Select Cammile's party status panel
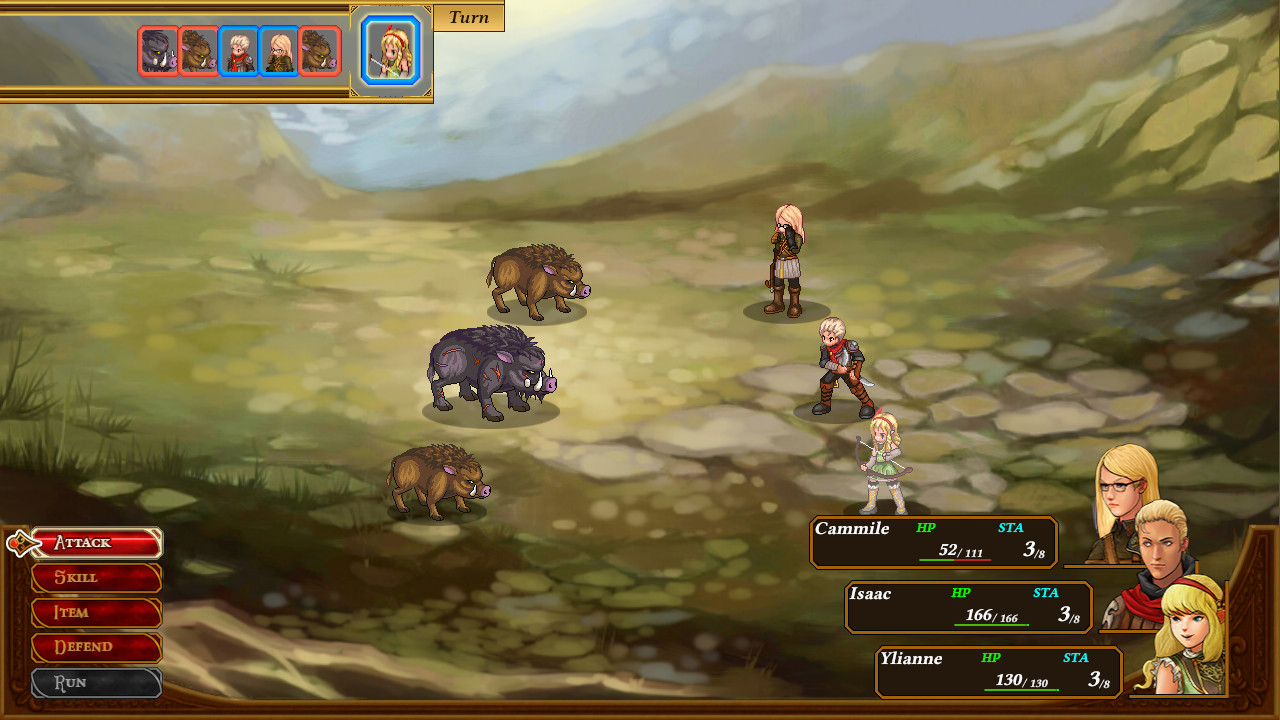The width and height of the screenshot is (1280, 720). pos(933,542)
